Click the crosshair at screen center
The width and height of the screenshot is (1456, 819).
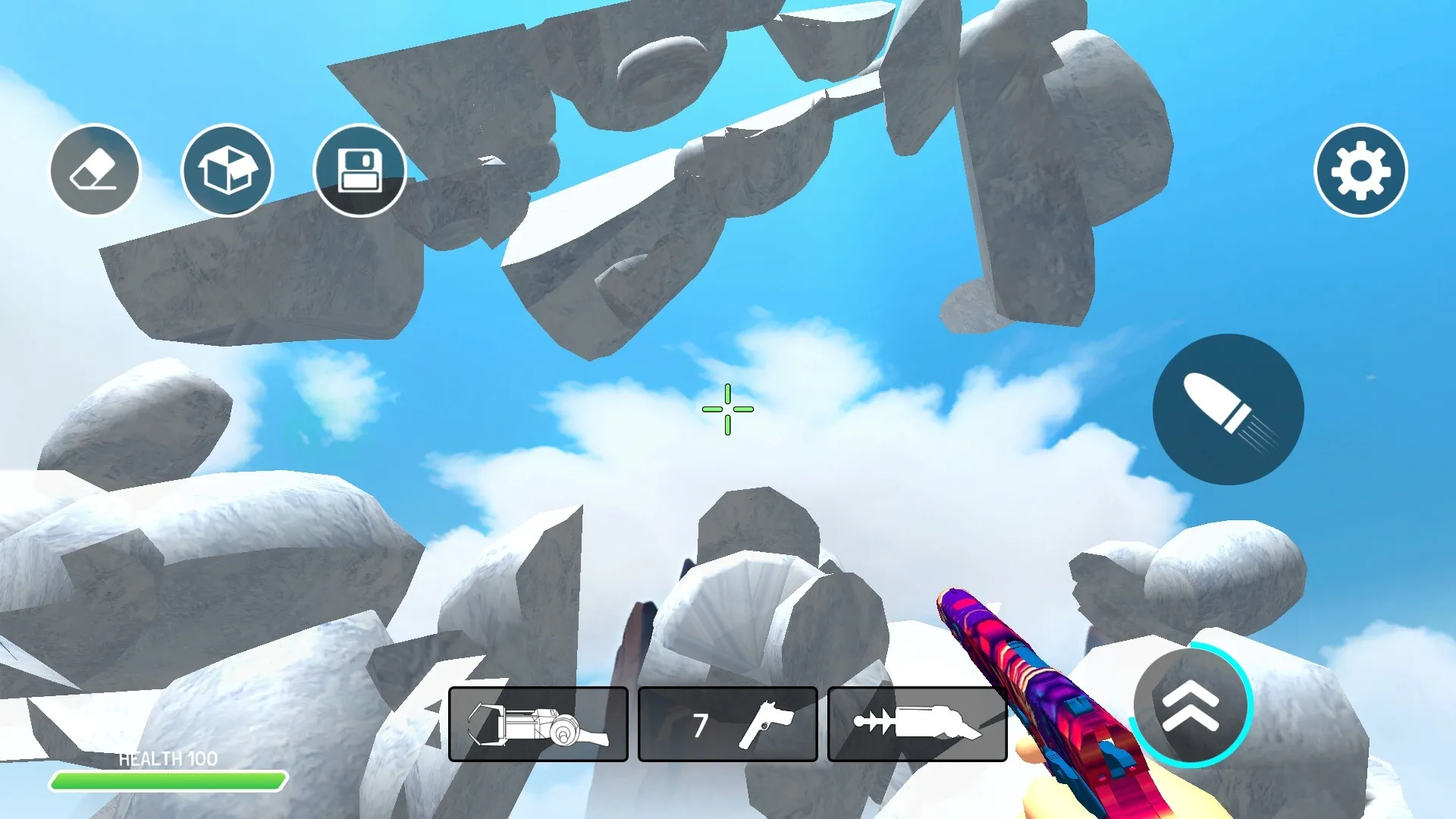pyautogui.click(x=727, y=409)
